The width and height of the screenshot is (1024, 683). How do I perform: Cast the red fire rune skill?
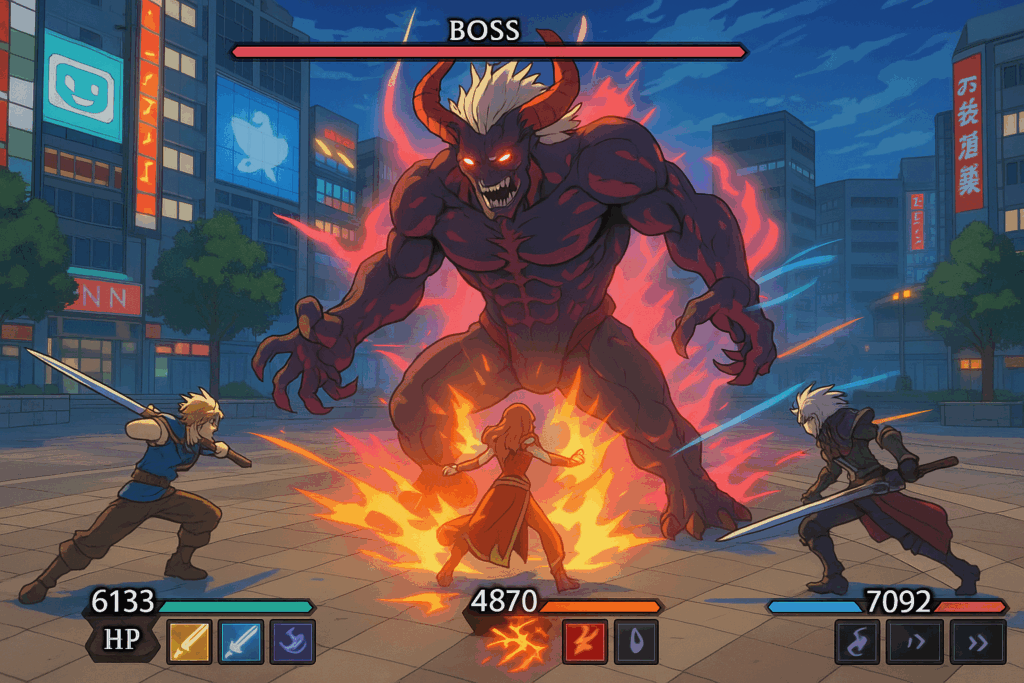[x=584, y=642]
